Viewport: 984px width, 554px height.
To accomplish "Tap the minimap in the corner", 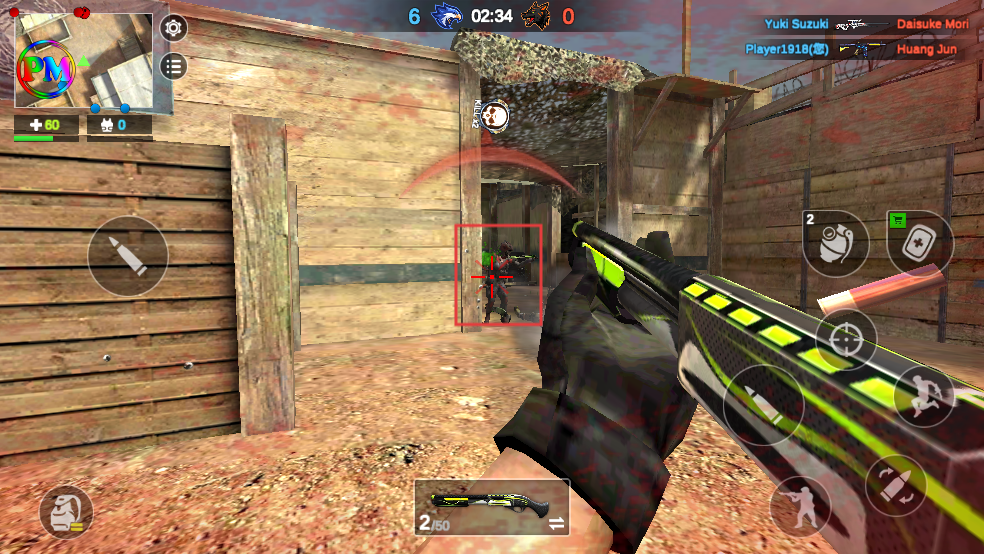I will coord(84,62).
